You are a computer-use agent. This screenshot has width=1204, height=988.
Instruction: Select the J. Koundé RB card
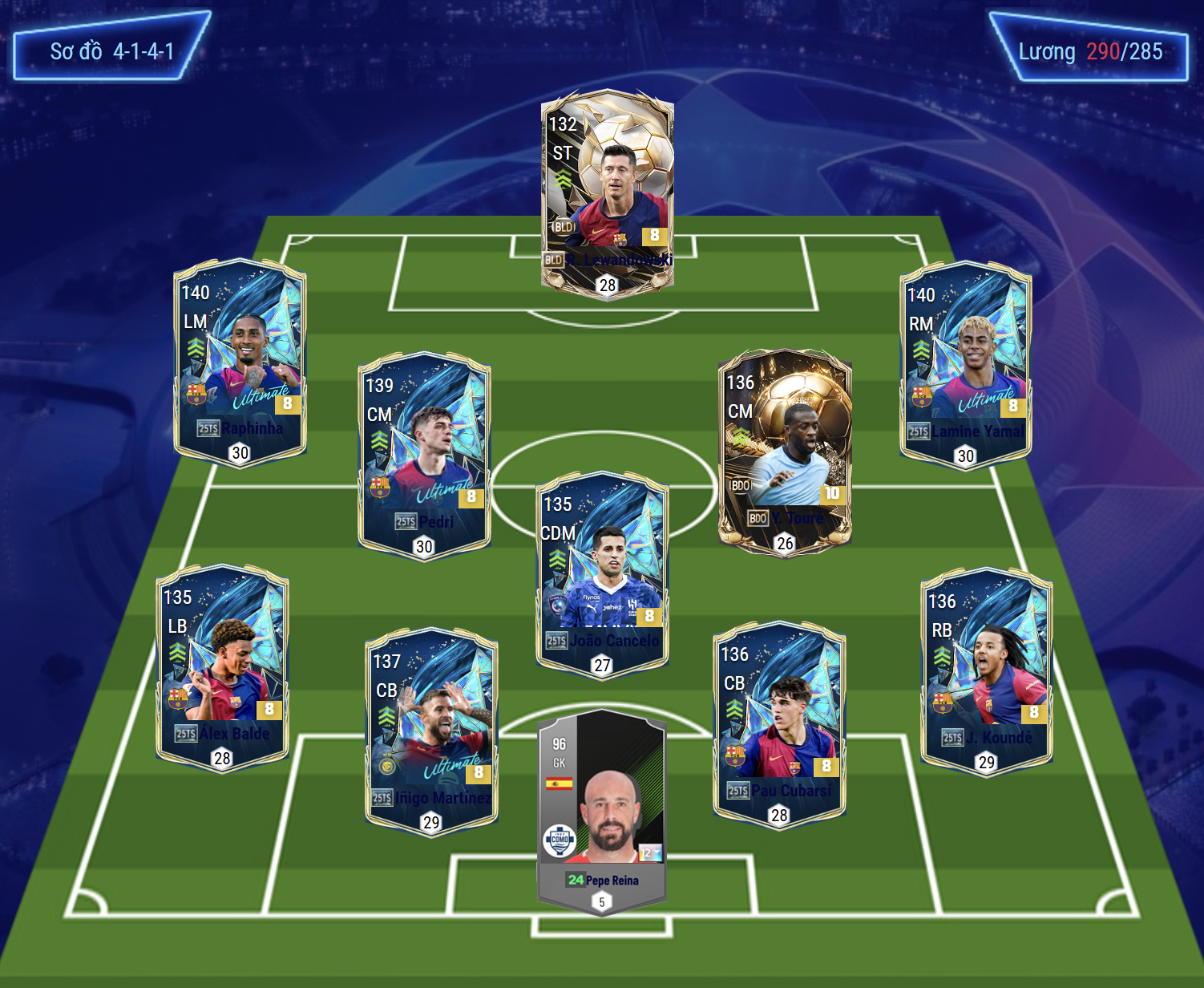point(986,670)
